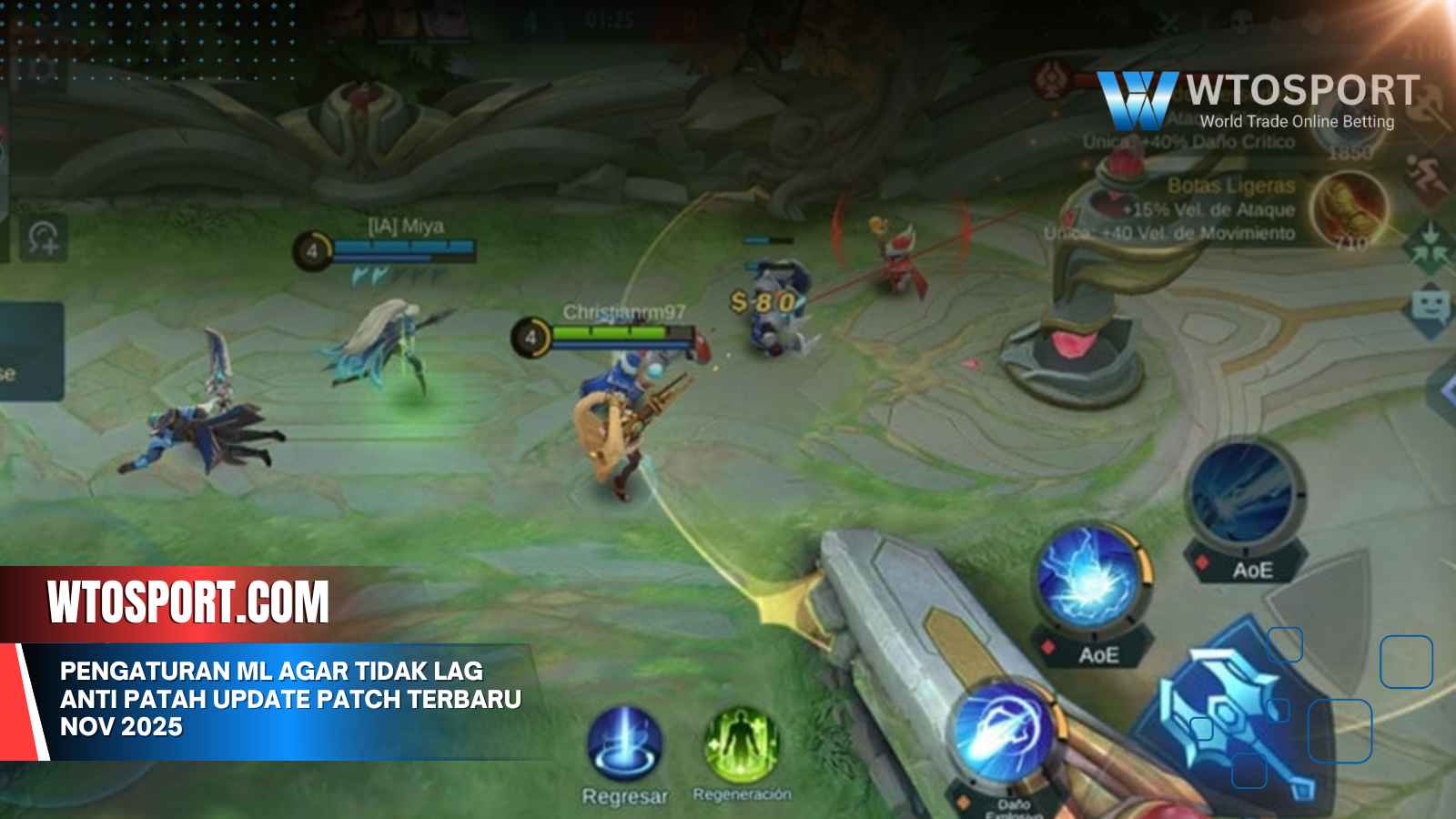The width and height of the screenshot is (1456, 819).
Task: Open the quick chat smiley-face icon
Action: [x=1430, y=306]
